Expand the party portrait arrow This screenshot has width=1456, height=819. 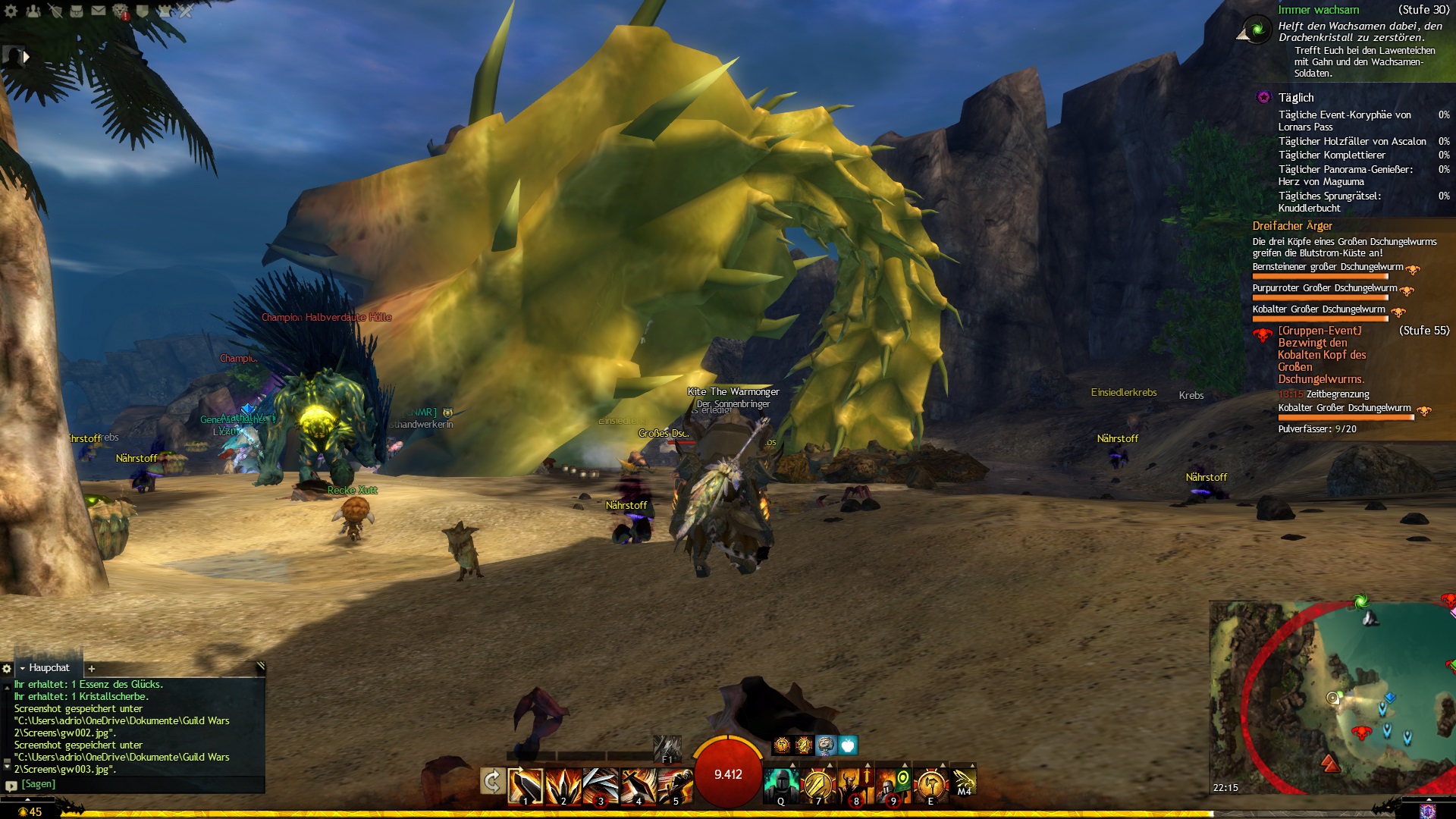pos(27,56)
